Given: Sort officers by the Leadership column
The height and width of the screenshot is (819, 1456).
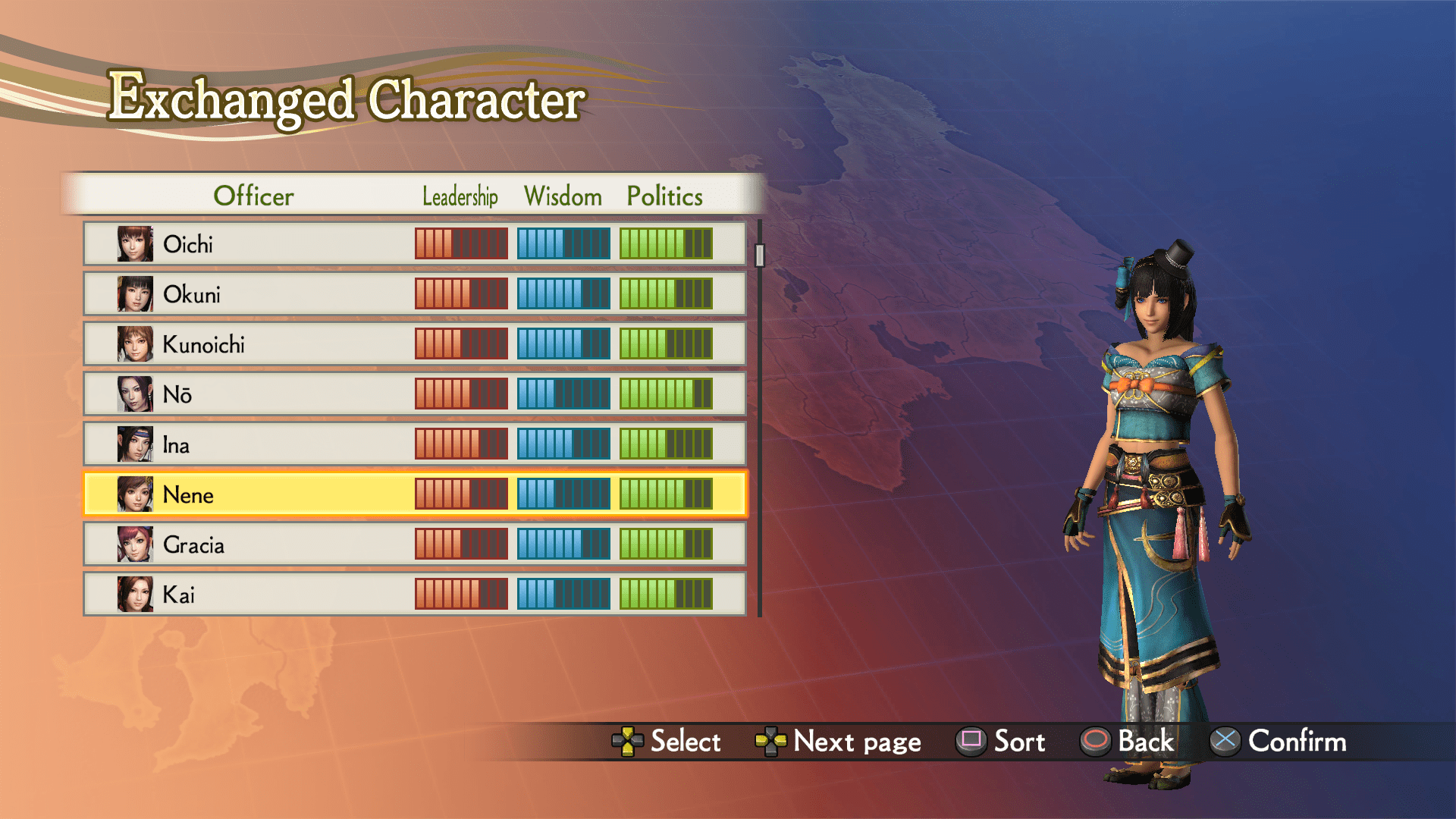Looking at the screenshot, I should pyautogui.click(x=460, y=196).
